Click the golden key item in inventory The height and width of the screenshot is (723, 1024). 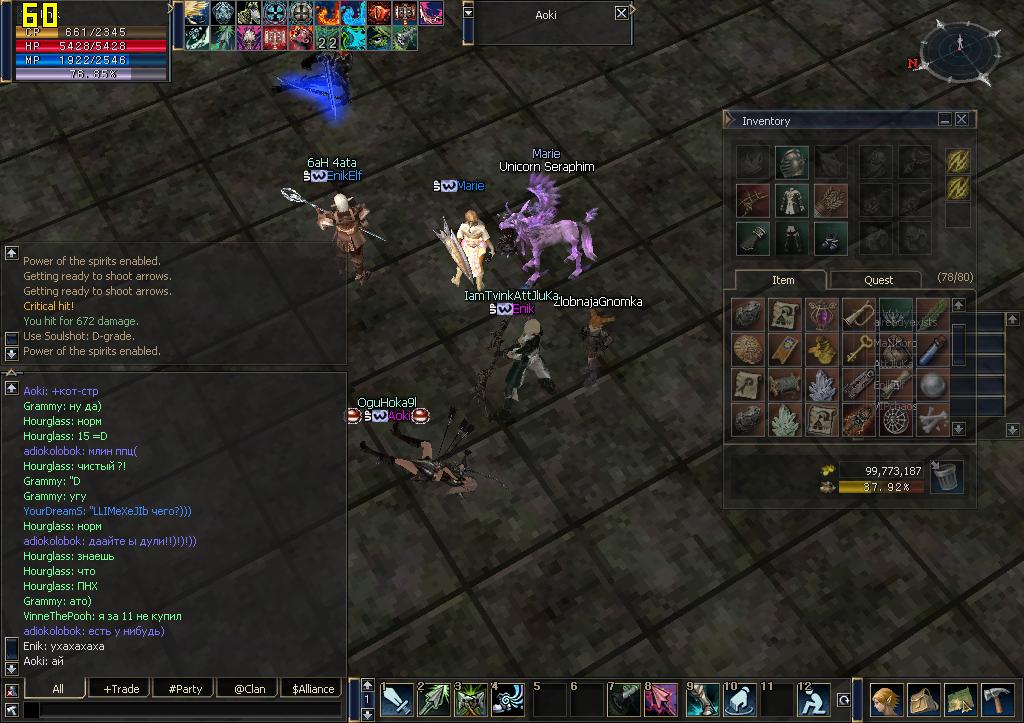pos(858,349)
